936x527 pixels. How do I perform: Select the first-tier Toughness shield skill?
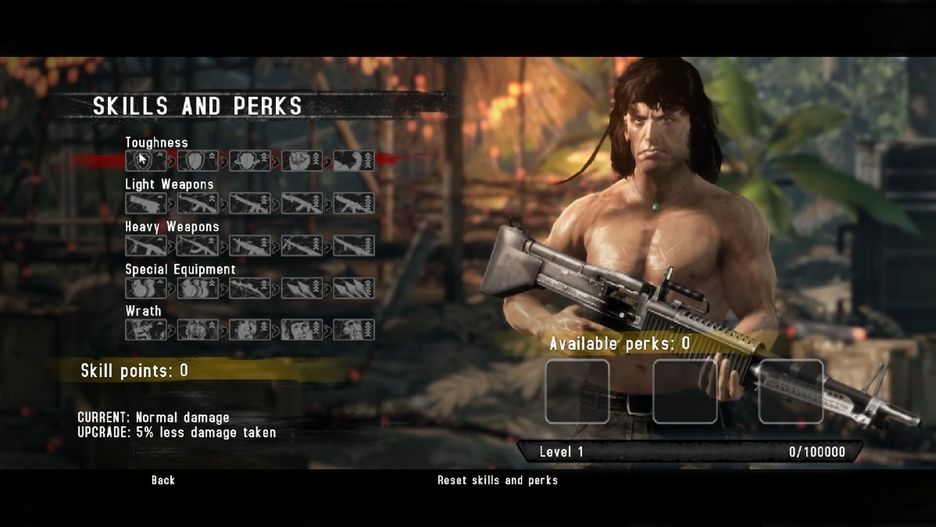pyautogui.click(x=145, y=161)
